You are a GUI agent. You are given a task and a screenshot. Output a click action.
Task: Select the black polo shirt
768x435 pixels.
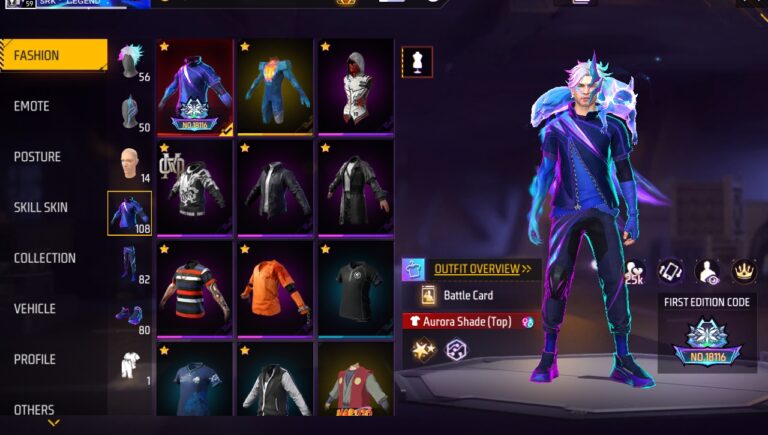pyautogui.click(x=355, y=288)
